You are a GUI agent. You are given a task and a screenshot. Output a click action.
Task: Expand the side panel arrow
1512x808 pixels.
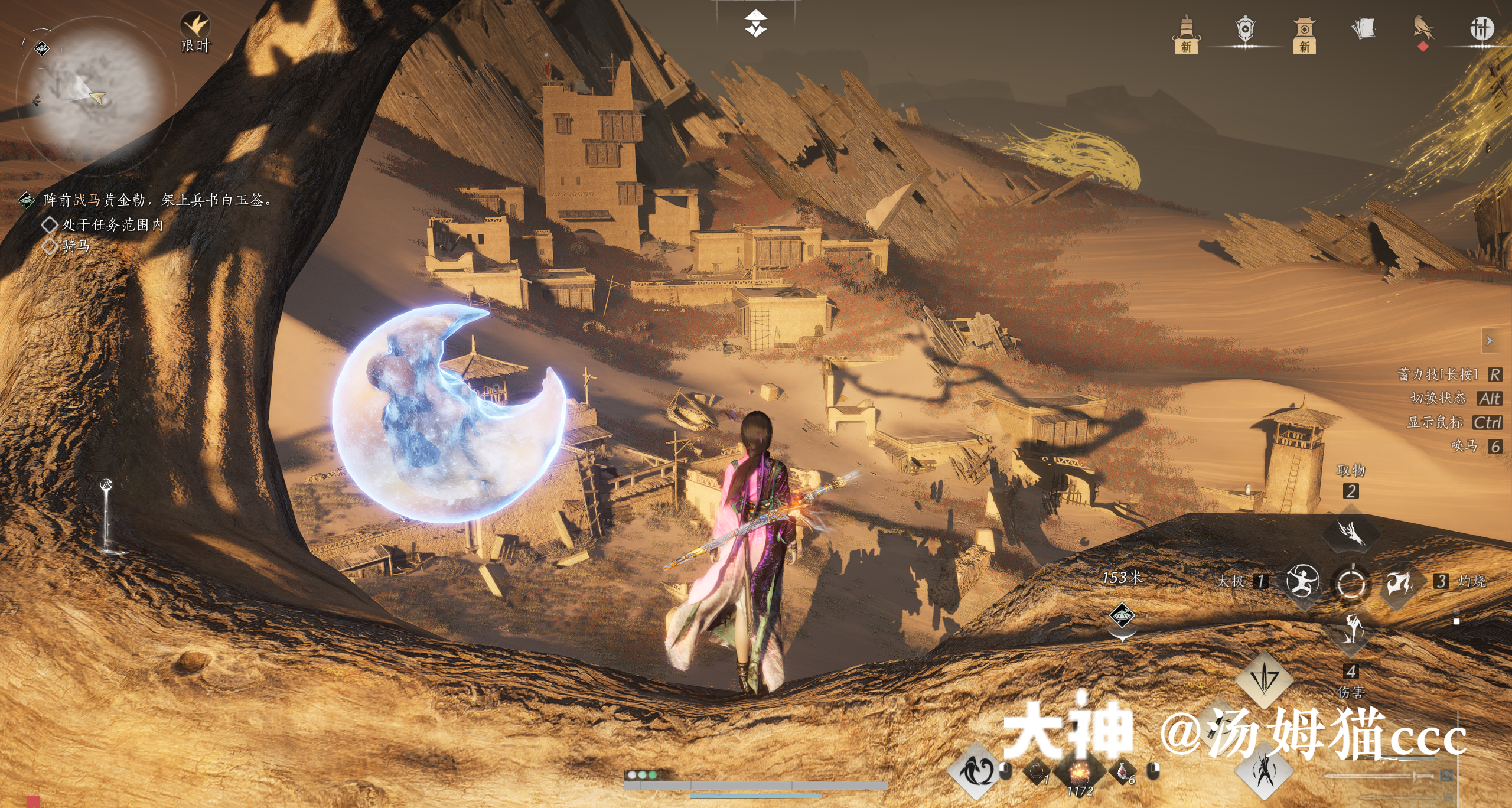pos(1490,341)
